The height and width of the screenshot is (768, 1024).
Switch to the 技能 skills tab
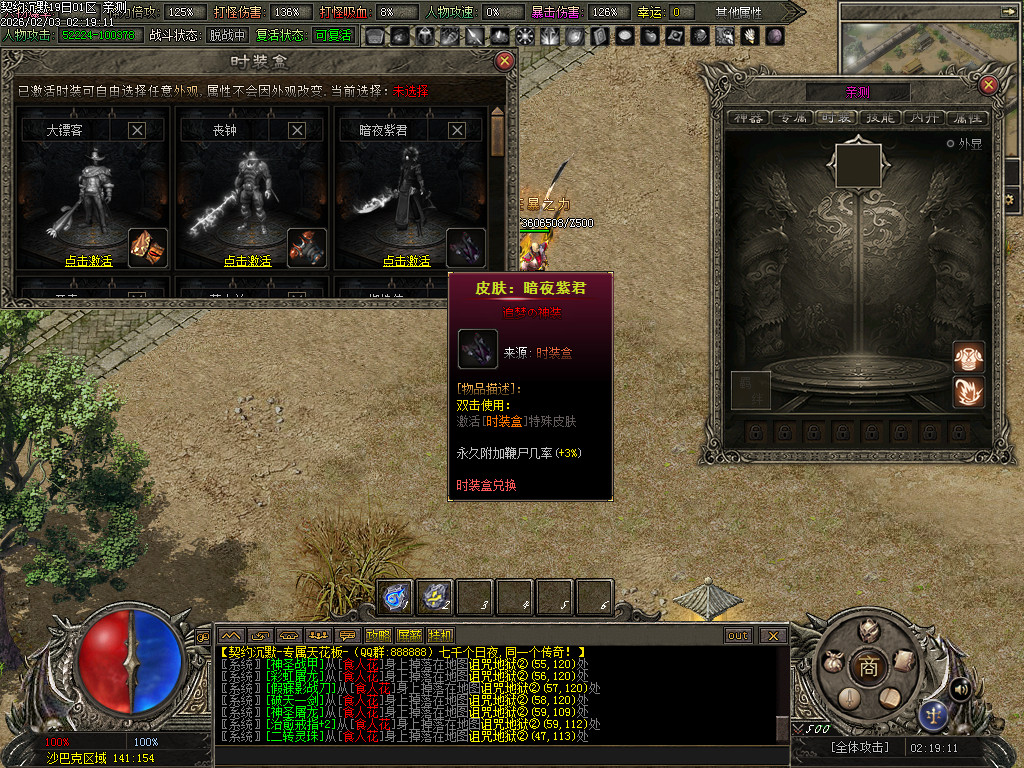(x=880, y=118)
